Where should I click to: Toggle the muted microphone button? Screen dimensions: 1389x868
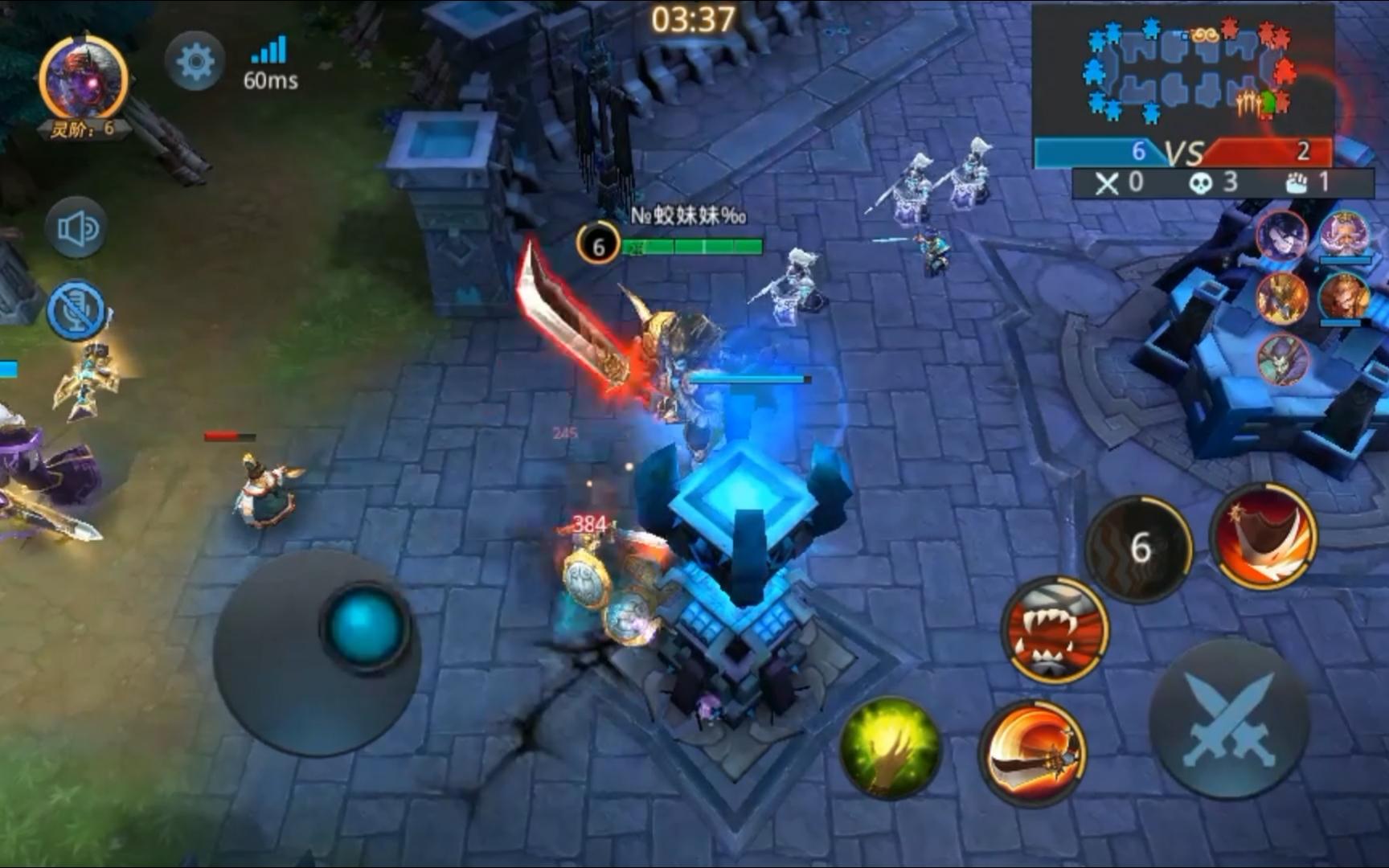(76, 311)
